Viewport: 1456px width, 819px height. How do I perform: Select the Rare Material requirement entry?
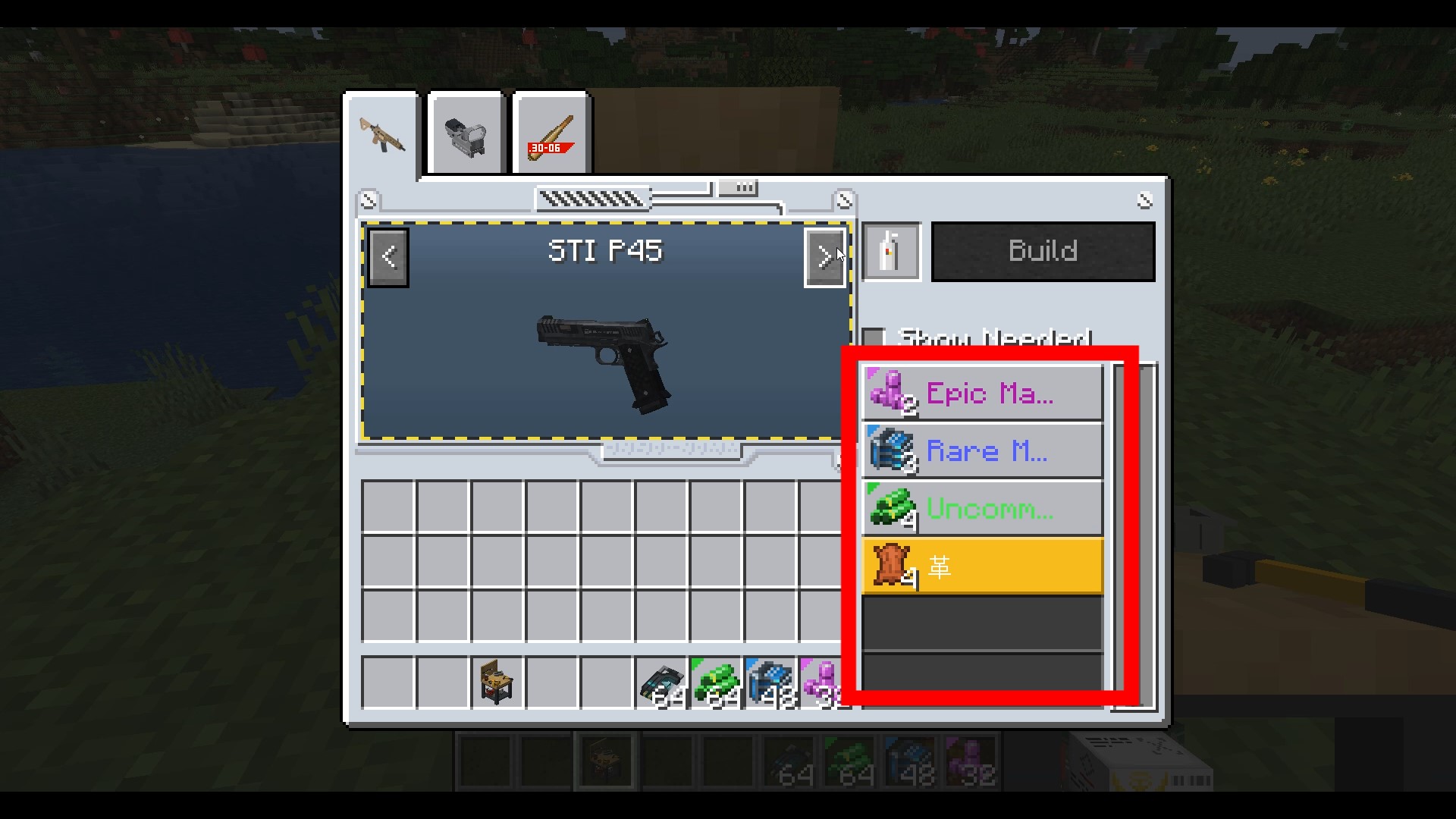pos(981,450)
